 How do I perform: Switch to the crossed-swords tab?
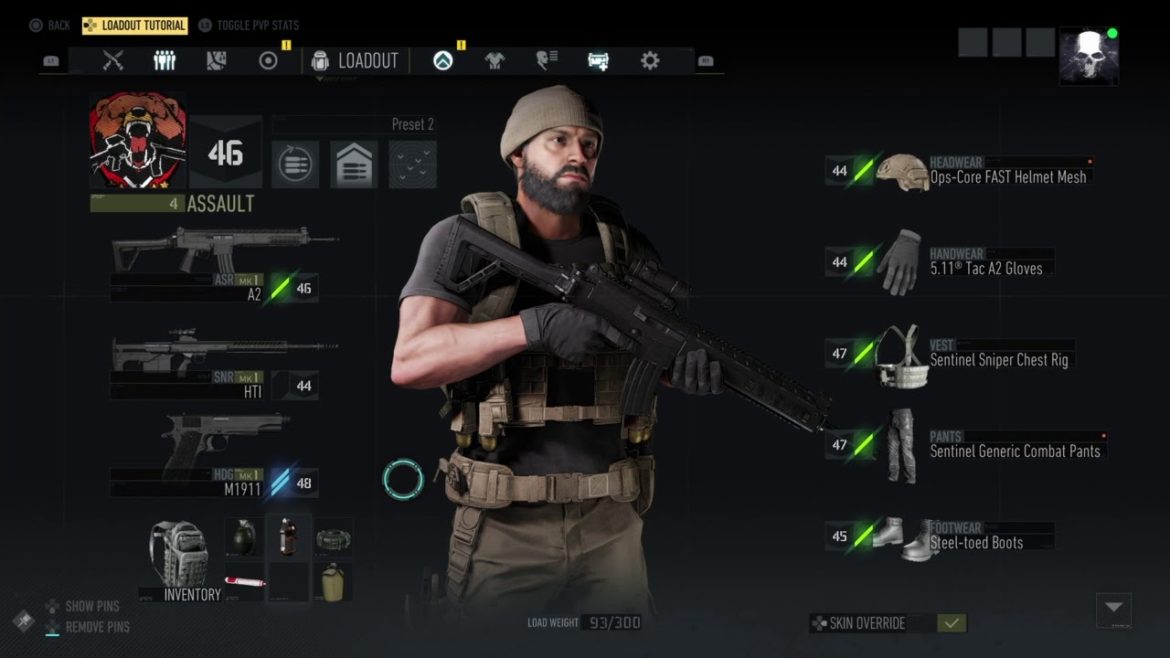click(x=113, y=61)
